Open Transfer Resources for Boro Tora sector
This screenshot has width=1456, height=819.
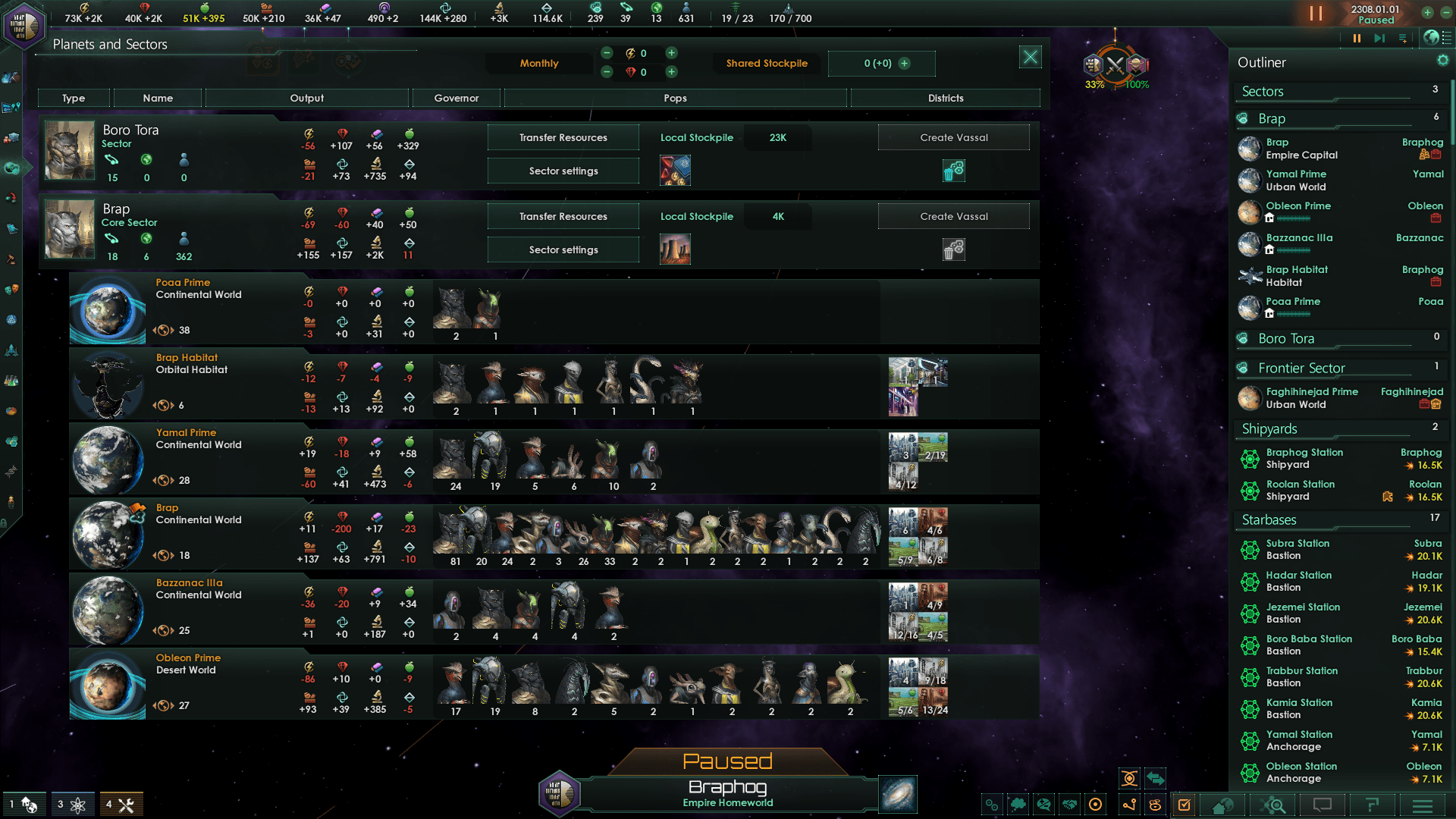[563, 137]
